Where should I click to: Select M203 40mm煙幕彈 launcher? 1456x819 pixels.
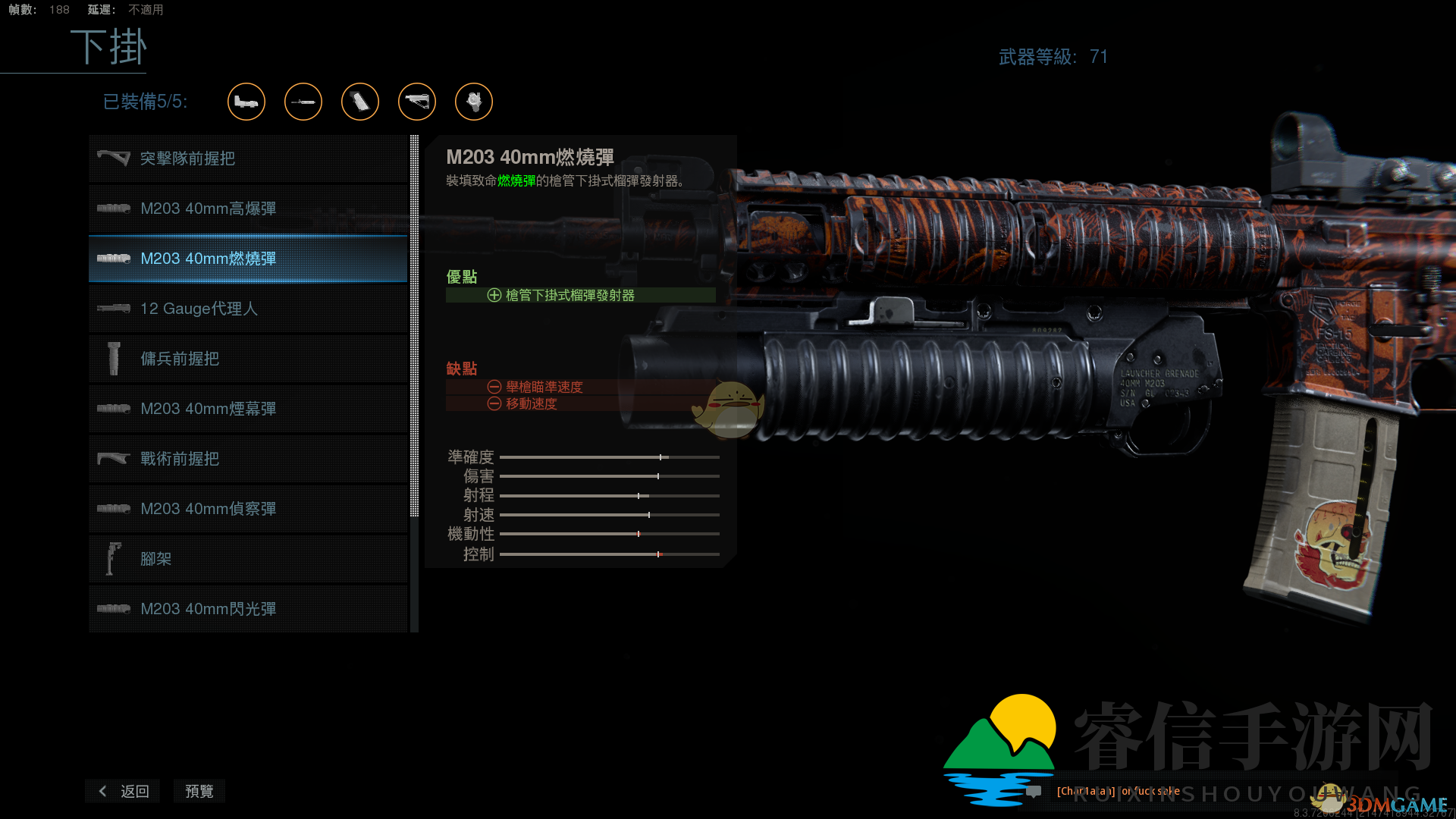pos(248,409)
